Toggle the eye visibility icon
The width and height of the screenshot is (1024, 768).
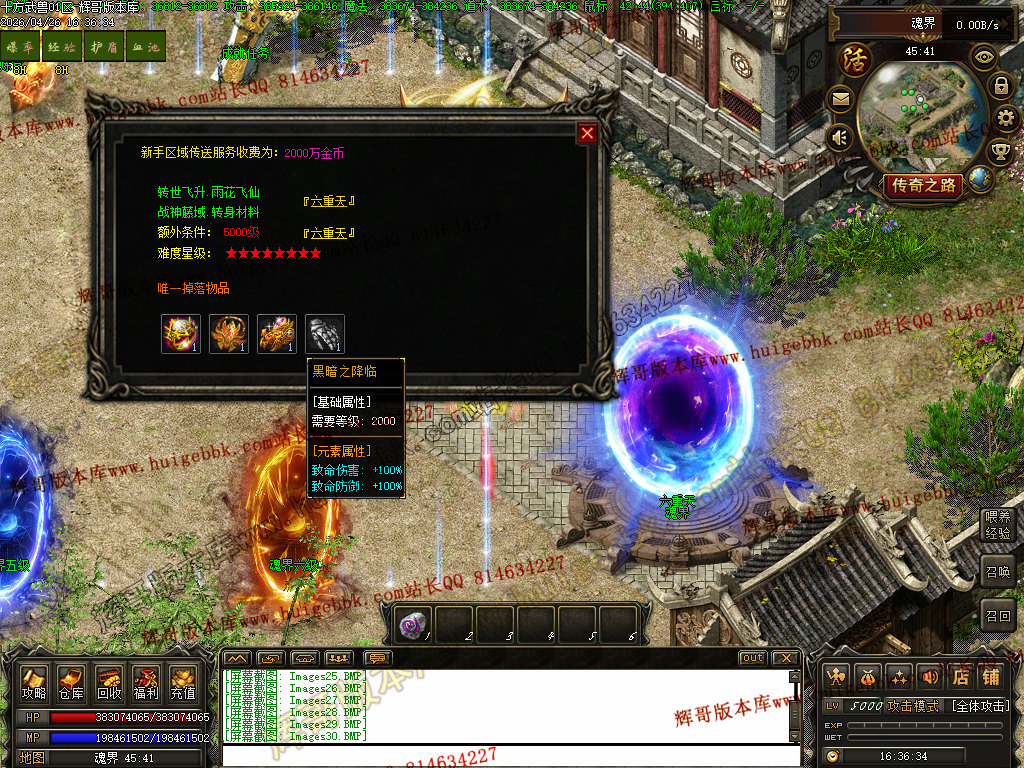point(985,57)
